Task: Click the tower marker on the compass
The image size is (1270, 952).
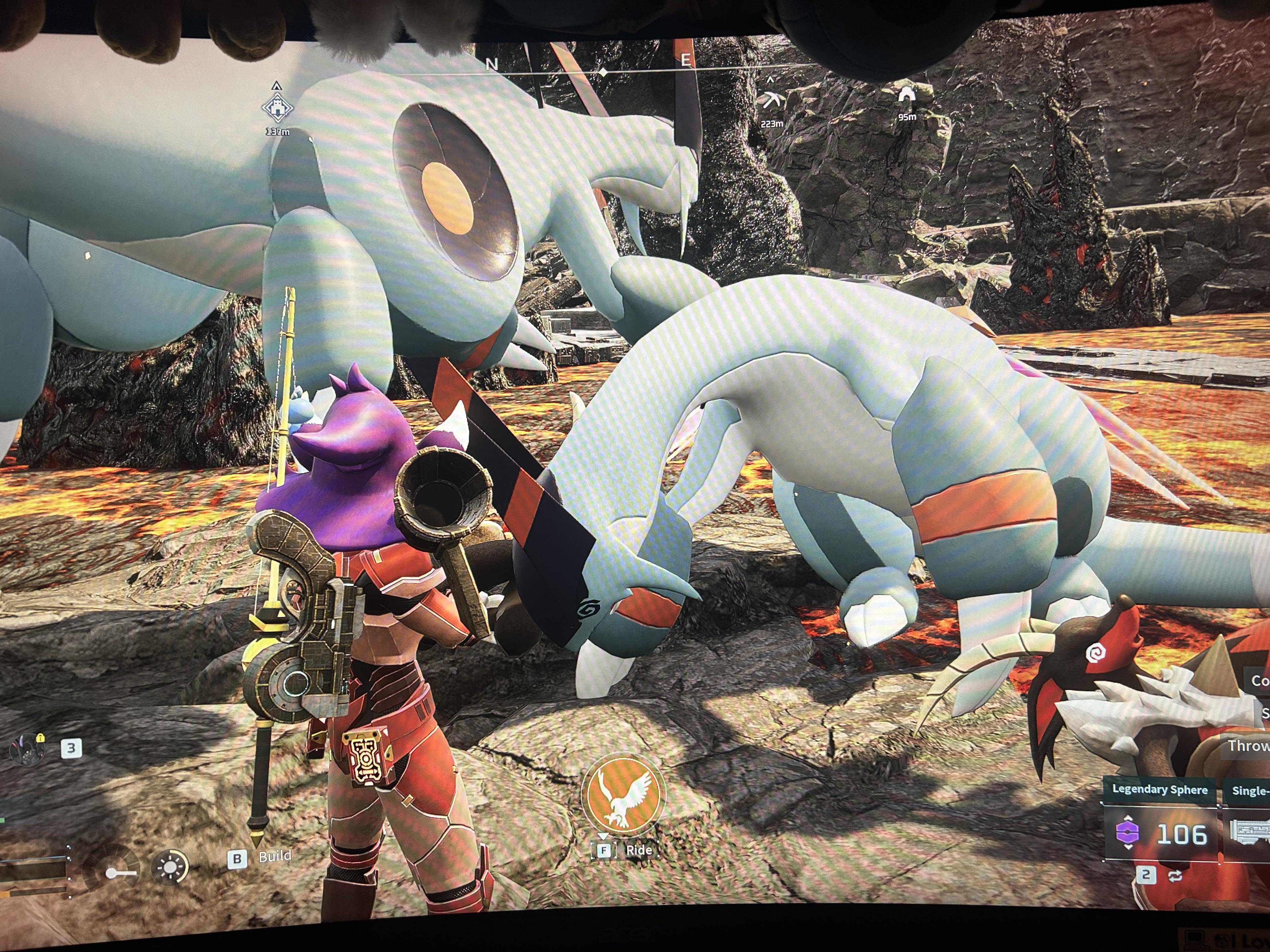Action: 277,108
